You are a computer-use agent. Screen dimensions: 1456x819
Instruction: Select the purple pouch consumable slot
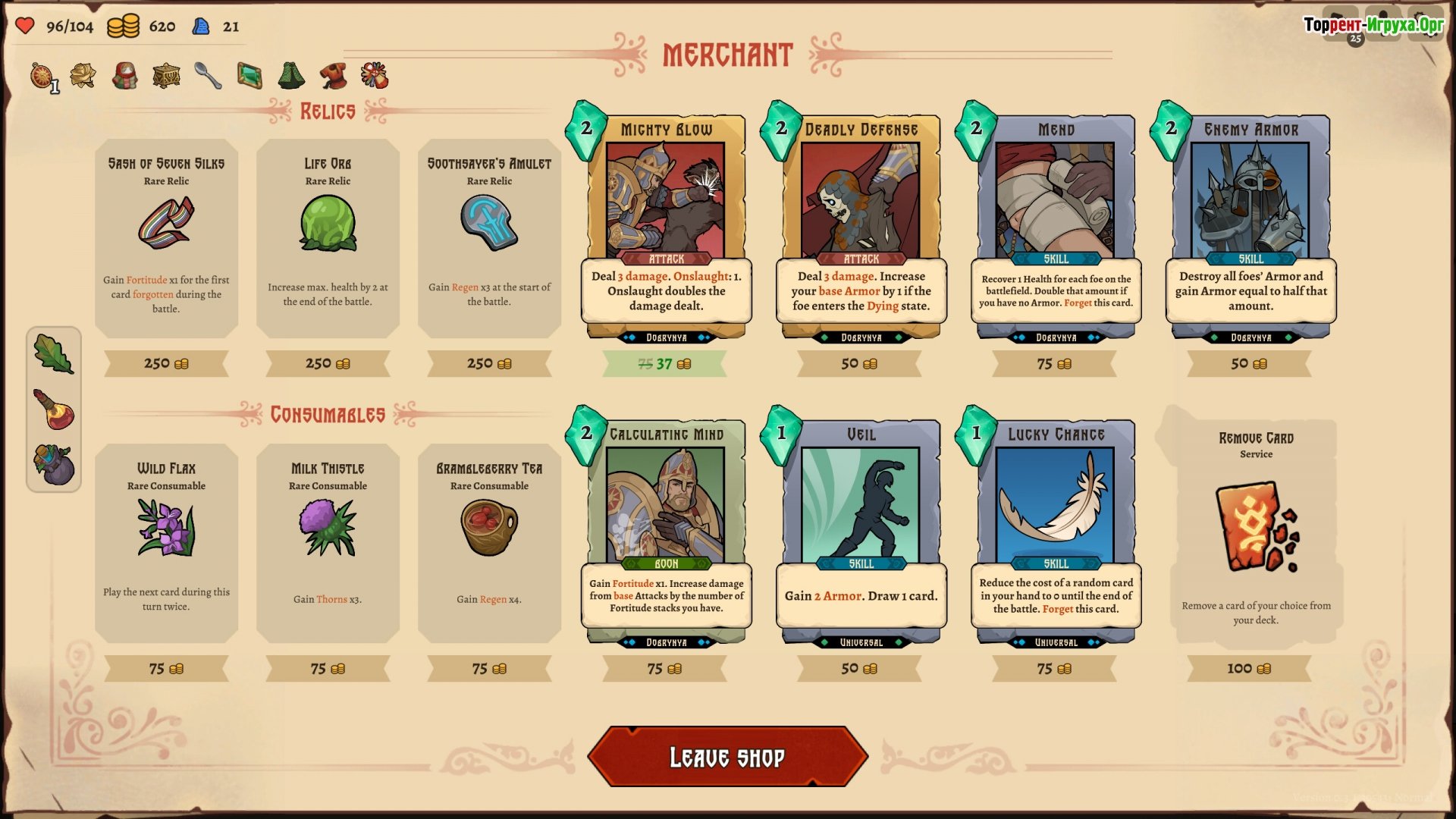point(53,464)
